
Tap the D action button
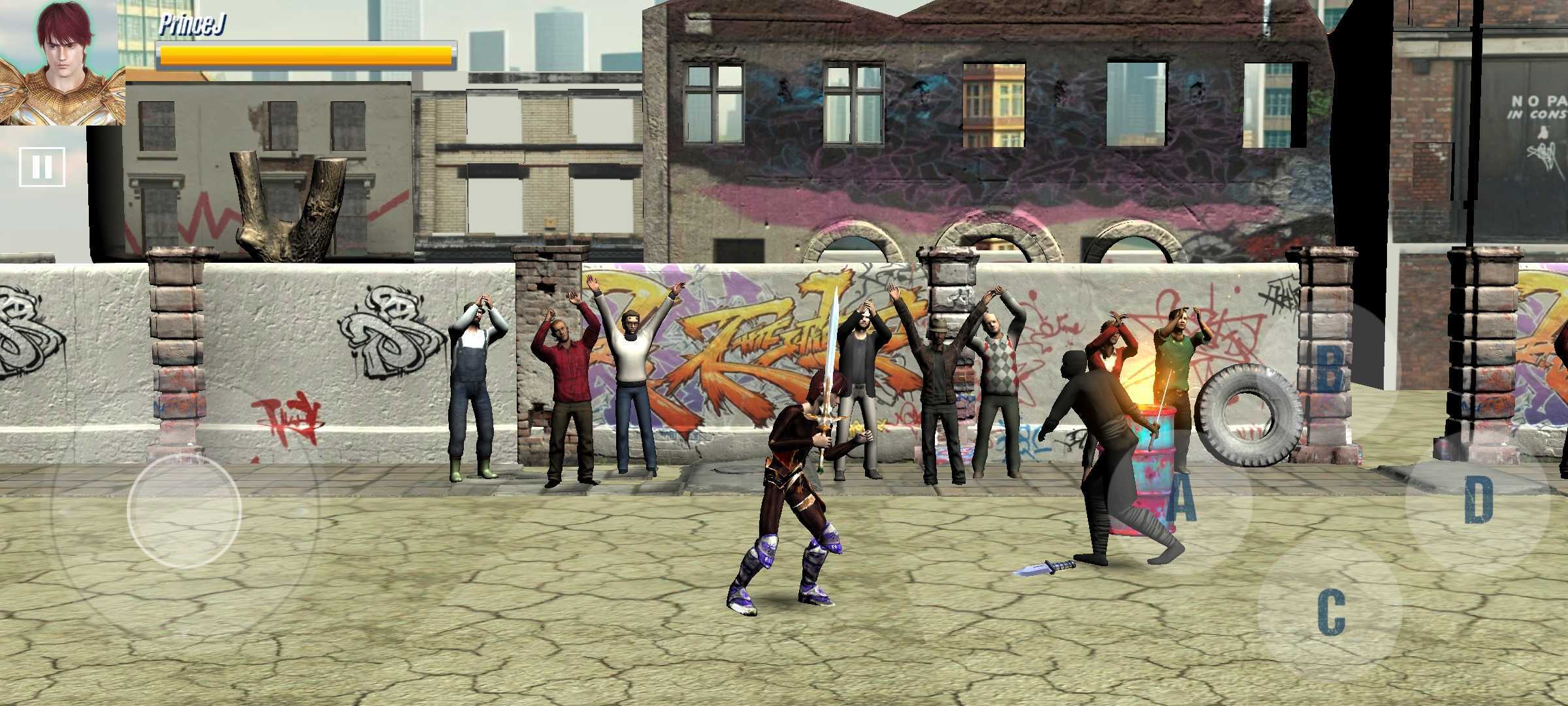click(x=1478, y=500)
